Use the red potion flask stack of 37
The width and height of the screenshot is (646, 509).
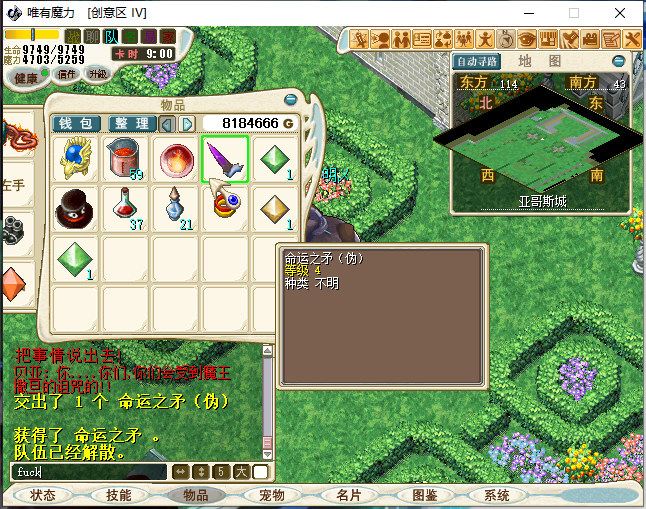coord(125,209)
